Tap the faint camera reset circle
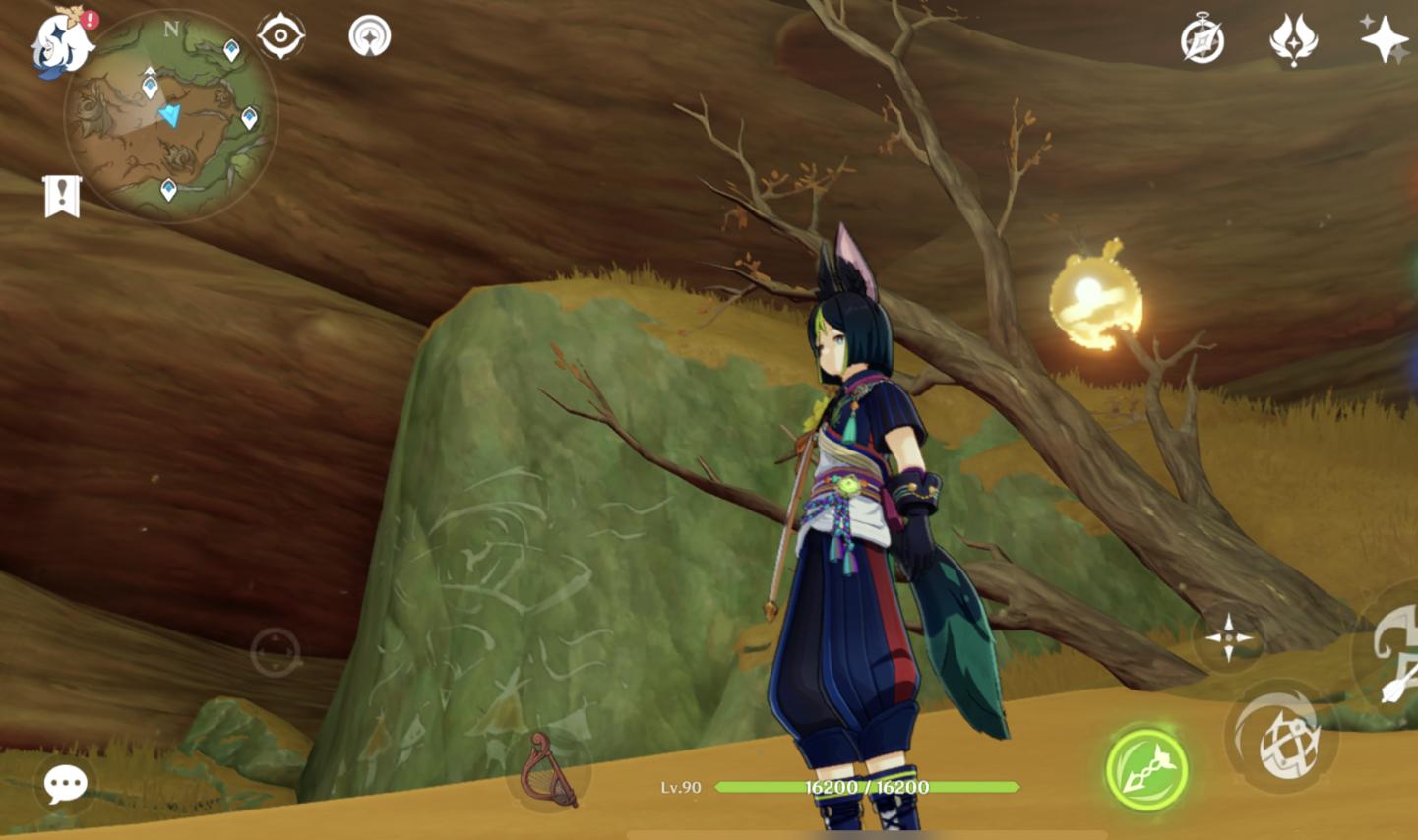The height and width of the screenshot is (840, 1418). [x=275, y=651]
